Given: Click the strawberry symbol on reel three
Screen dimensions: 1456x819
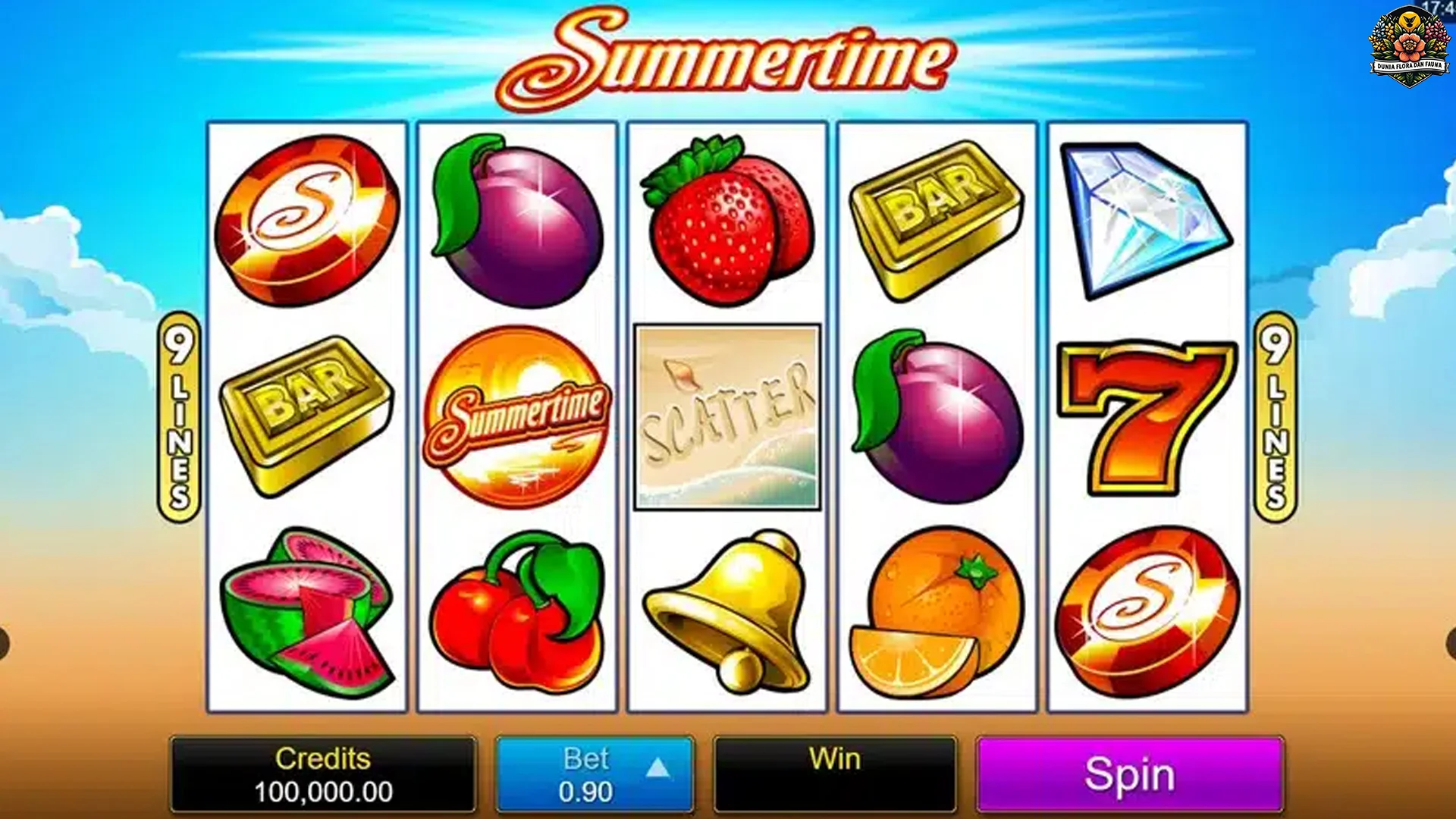Looking at the screenshot, I should [724, 216].
